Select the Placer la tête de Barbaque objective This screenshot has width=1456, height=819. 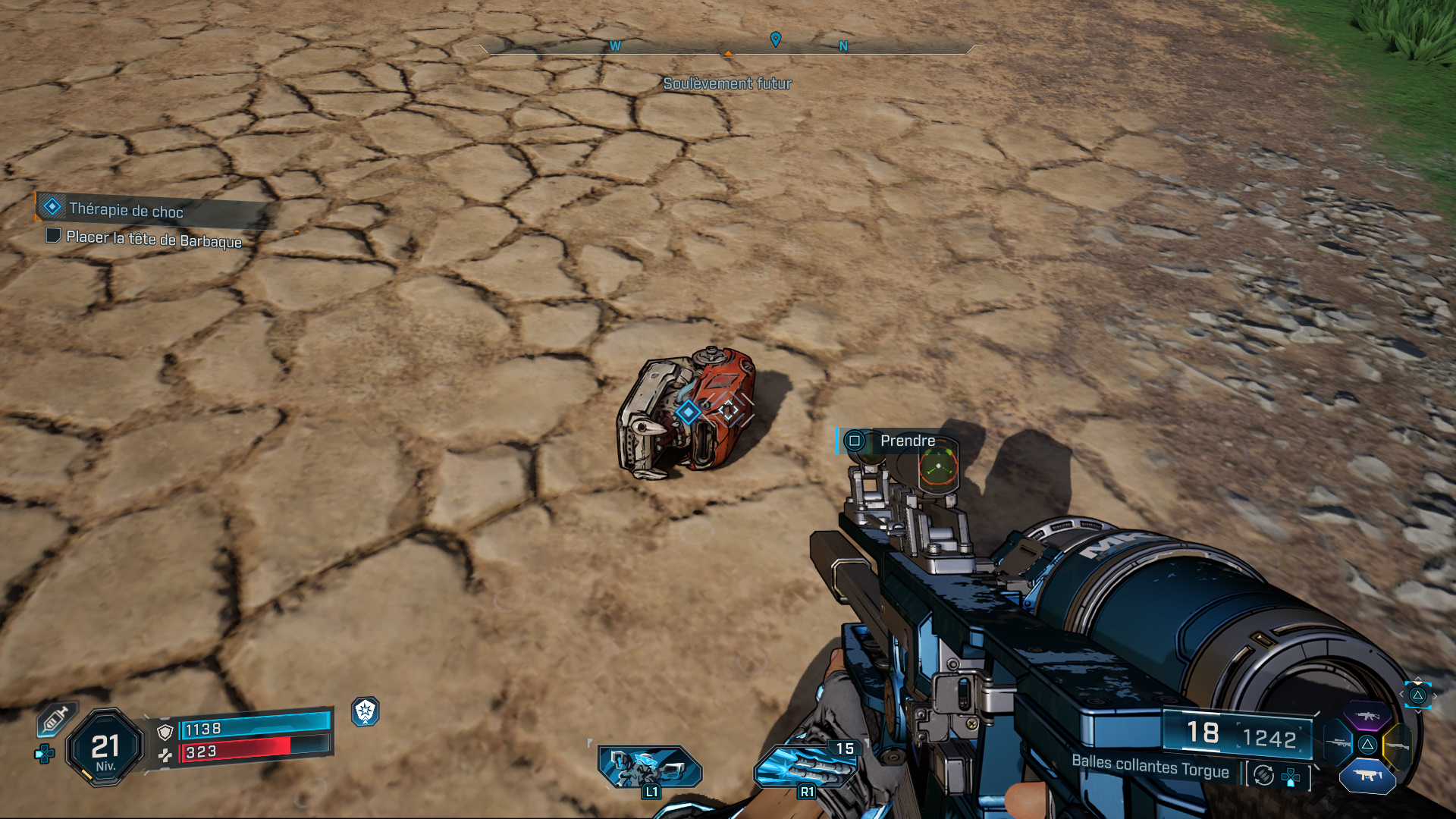[153, 239]
